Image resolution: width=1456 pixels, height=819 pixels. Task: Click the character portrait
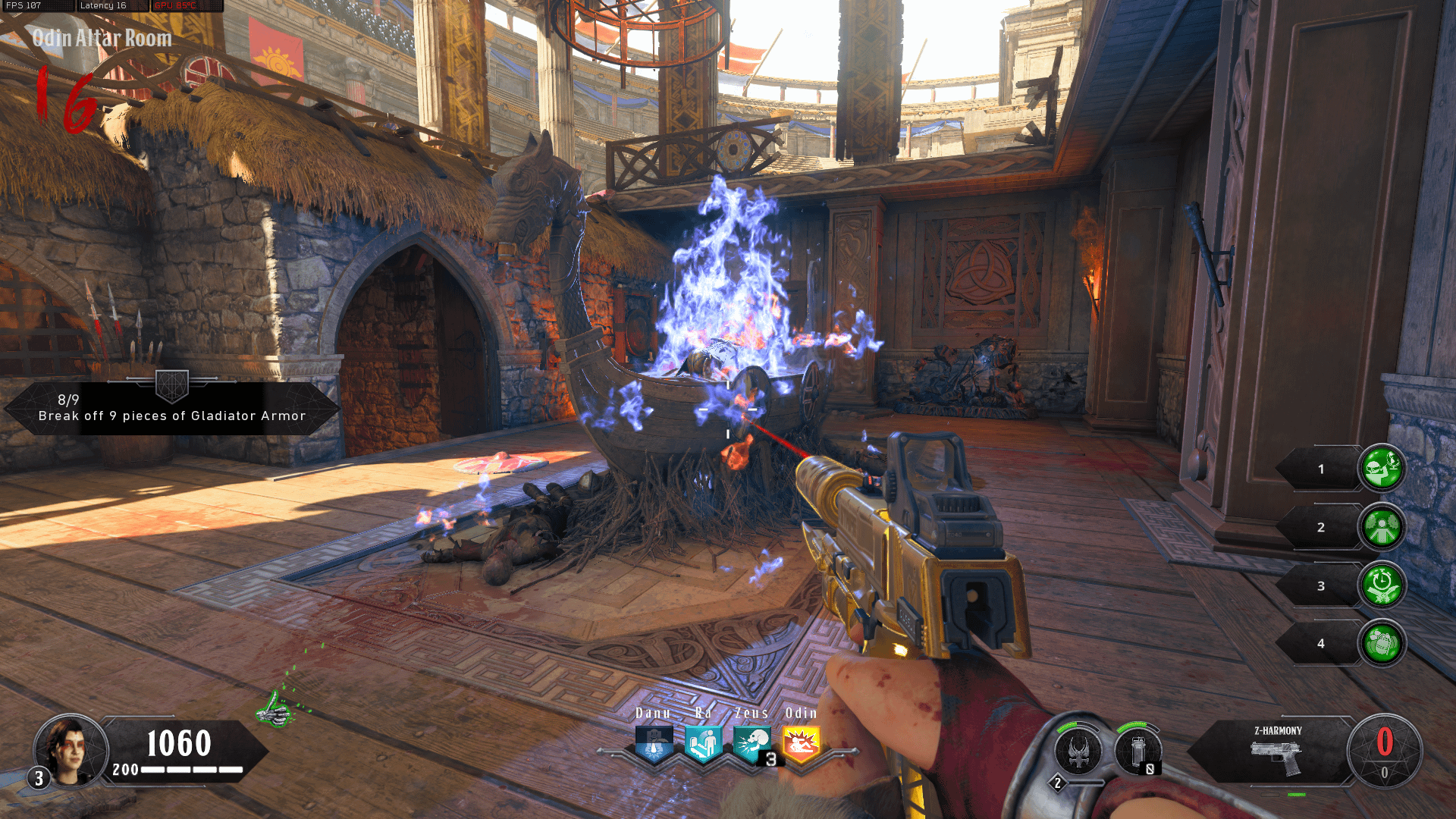[70, 750]
